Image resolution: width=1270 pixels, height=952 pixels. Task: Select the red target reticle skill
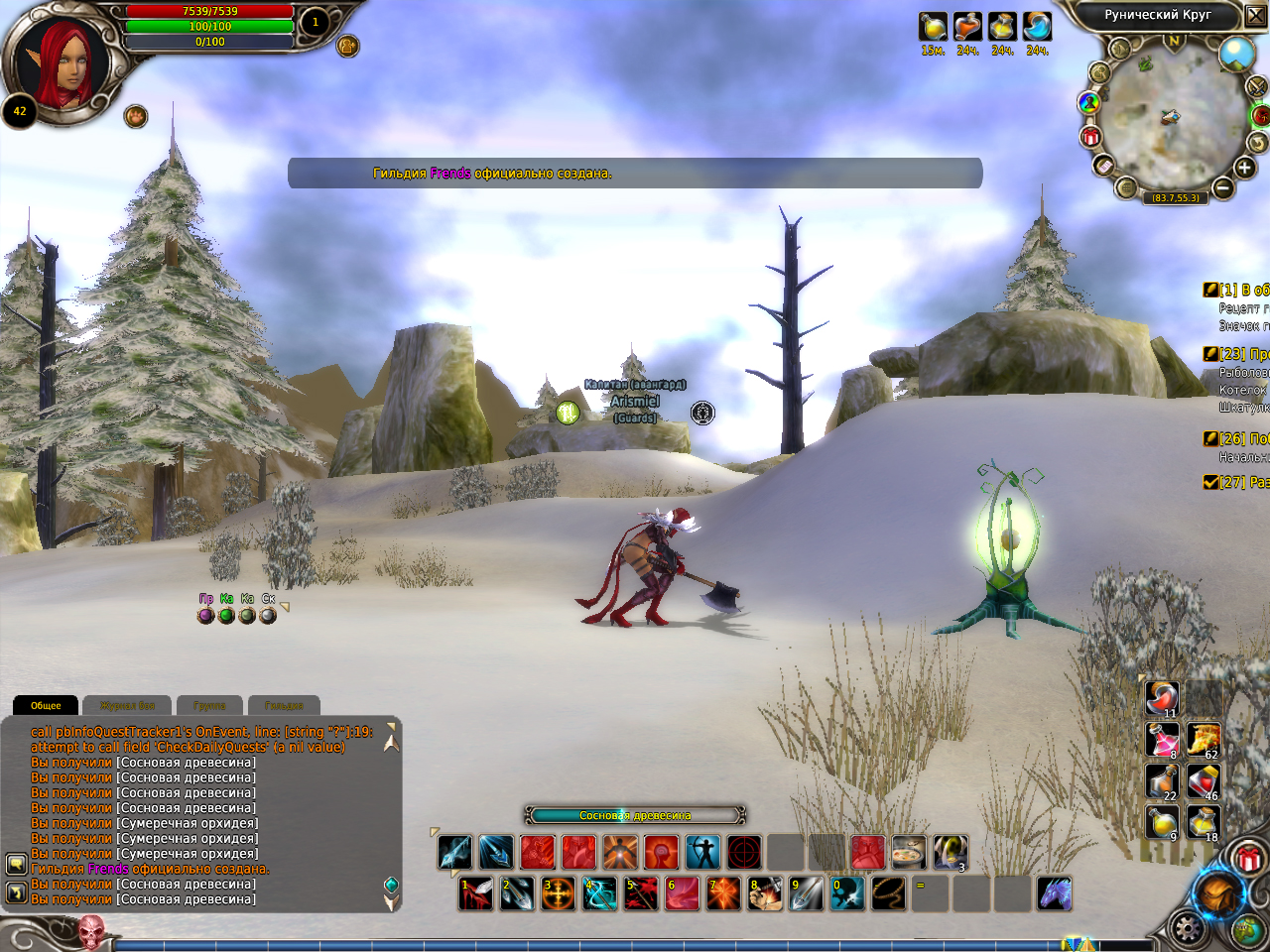744,852
